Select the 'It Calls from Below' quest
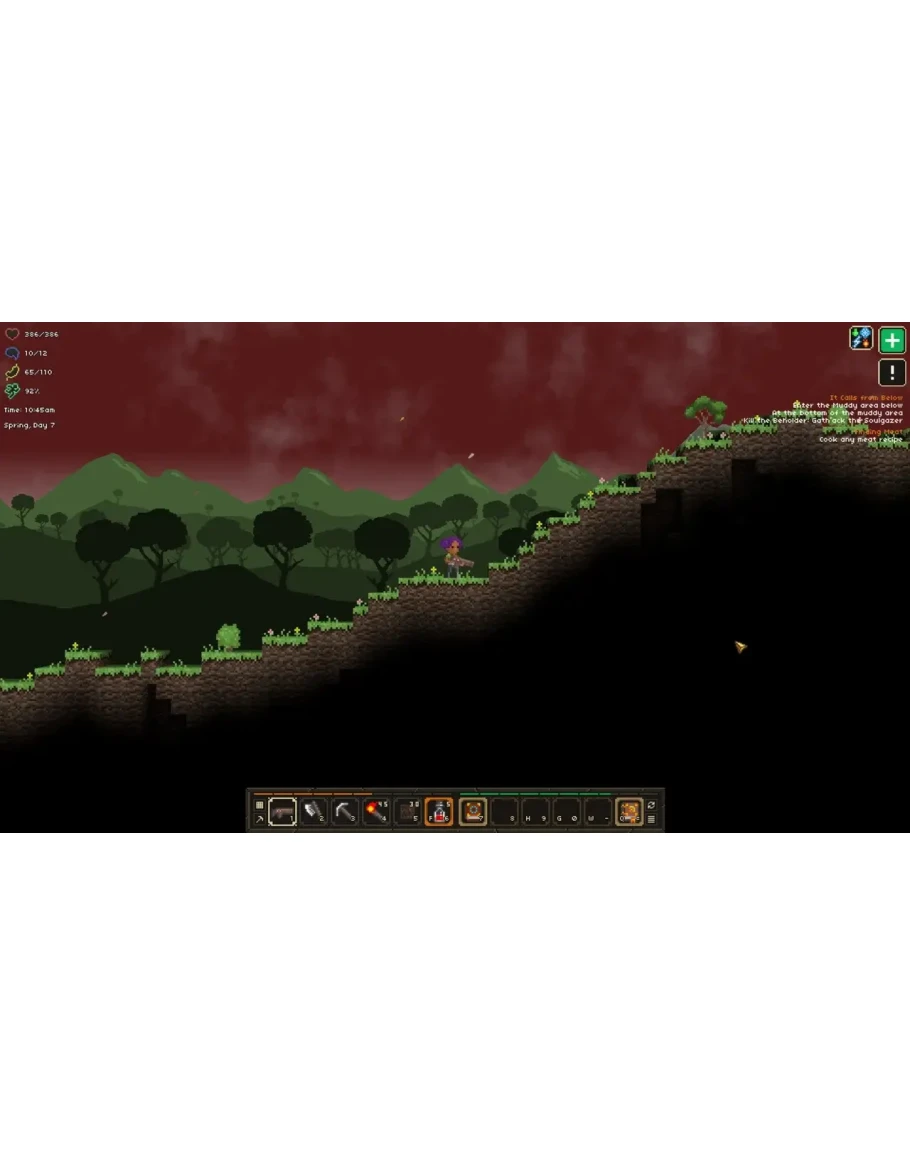The height and width of the screenshot is (1155, 910). tap(866, 398)
